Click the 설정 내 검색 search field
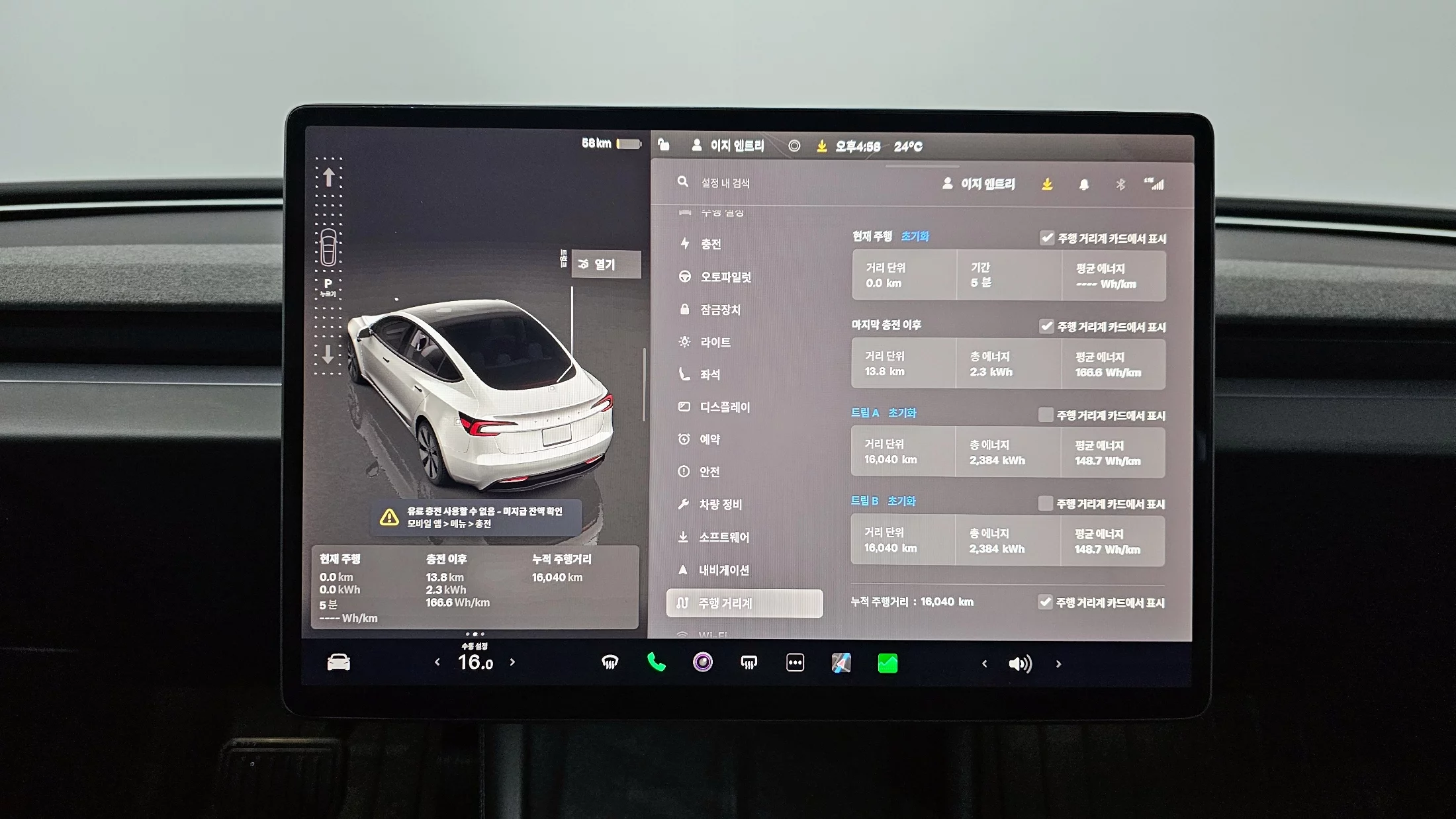The width and height of the screenshot is (1456, 819). click(725, 183)
